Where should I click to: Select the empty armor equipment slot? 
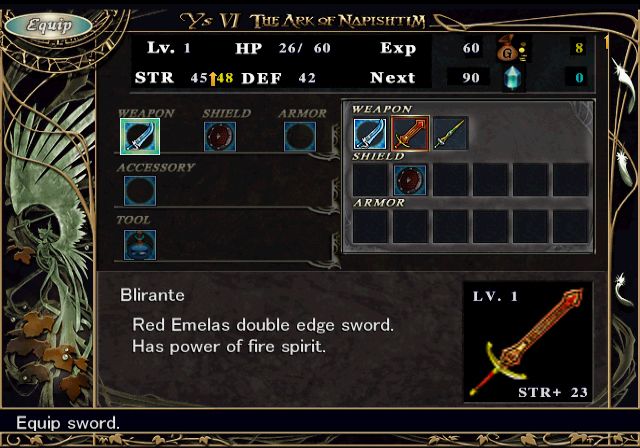[x=299, y=136]
